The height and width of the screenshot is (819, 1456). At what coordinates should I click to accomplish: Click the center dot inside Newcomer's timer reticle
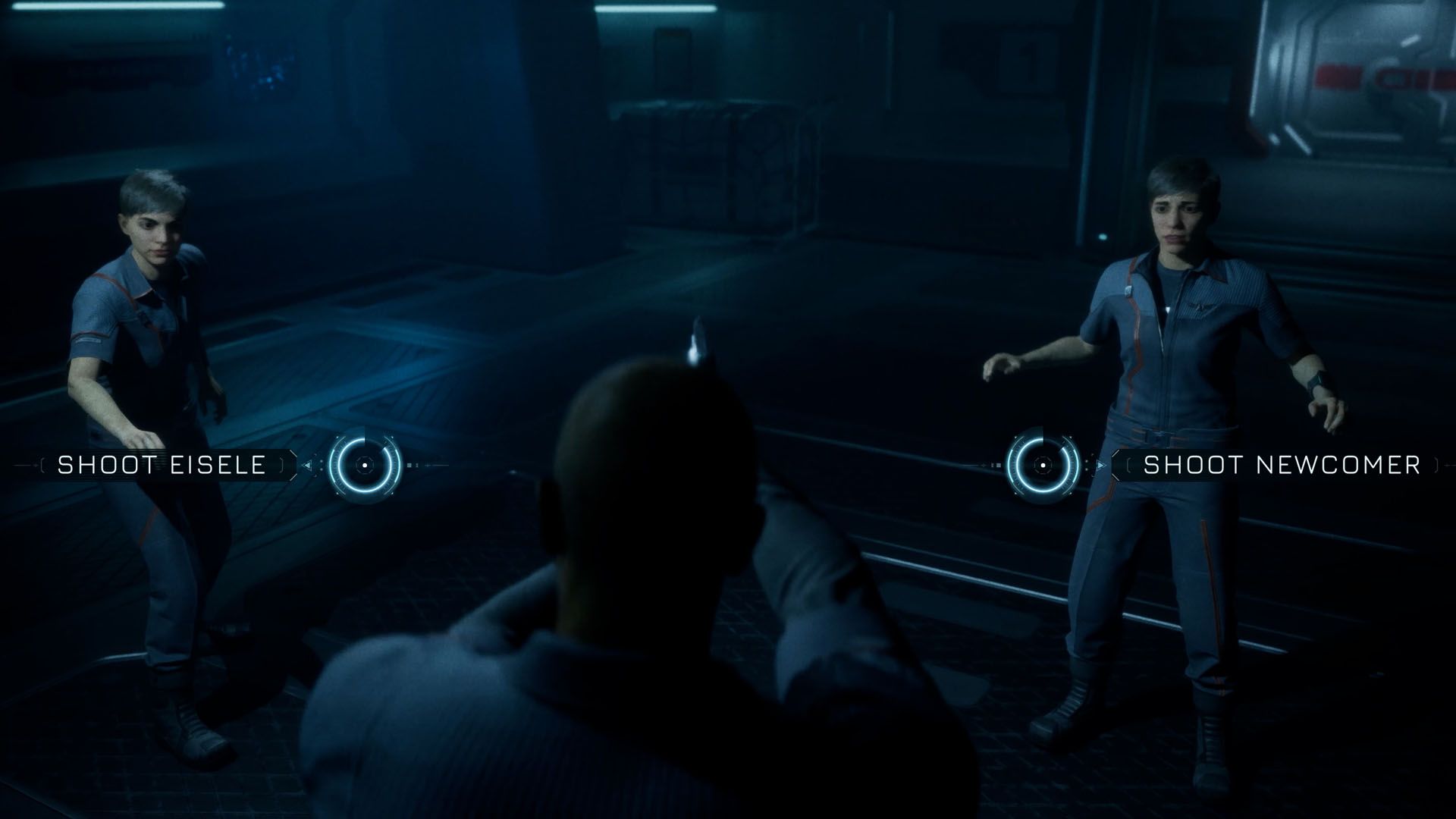(x=1043, y=466)
